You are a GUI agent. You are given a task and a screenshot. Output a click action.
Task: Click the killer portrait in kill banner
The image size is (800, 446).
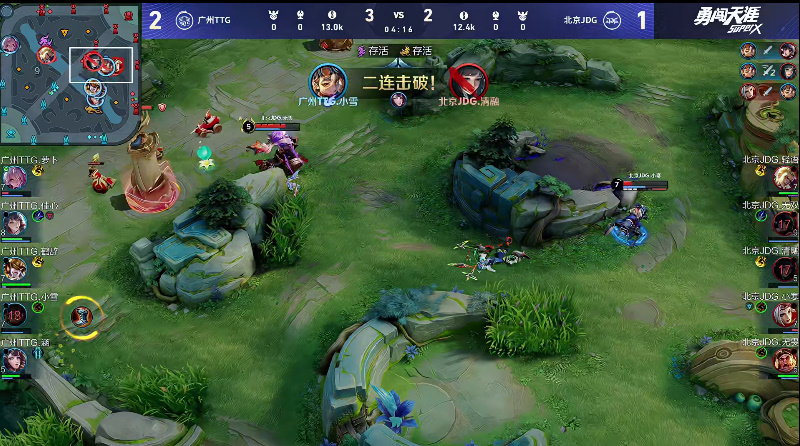[327, 80]
